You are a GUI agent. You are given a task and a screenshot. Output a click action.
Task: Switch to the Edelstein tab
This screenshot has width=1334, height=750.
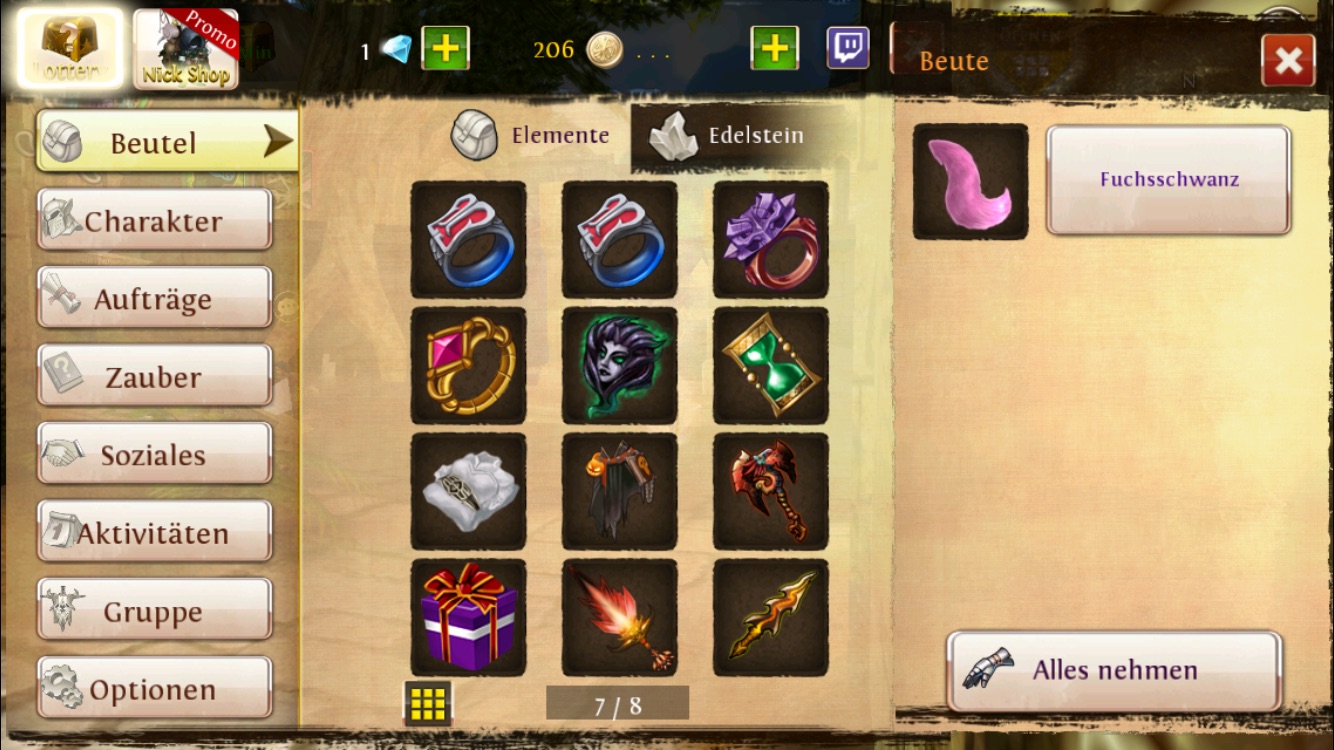[728, 136]
